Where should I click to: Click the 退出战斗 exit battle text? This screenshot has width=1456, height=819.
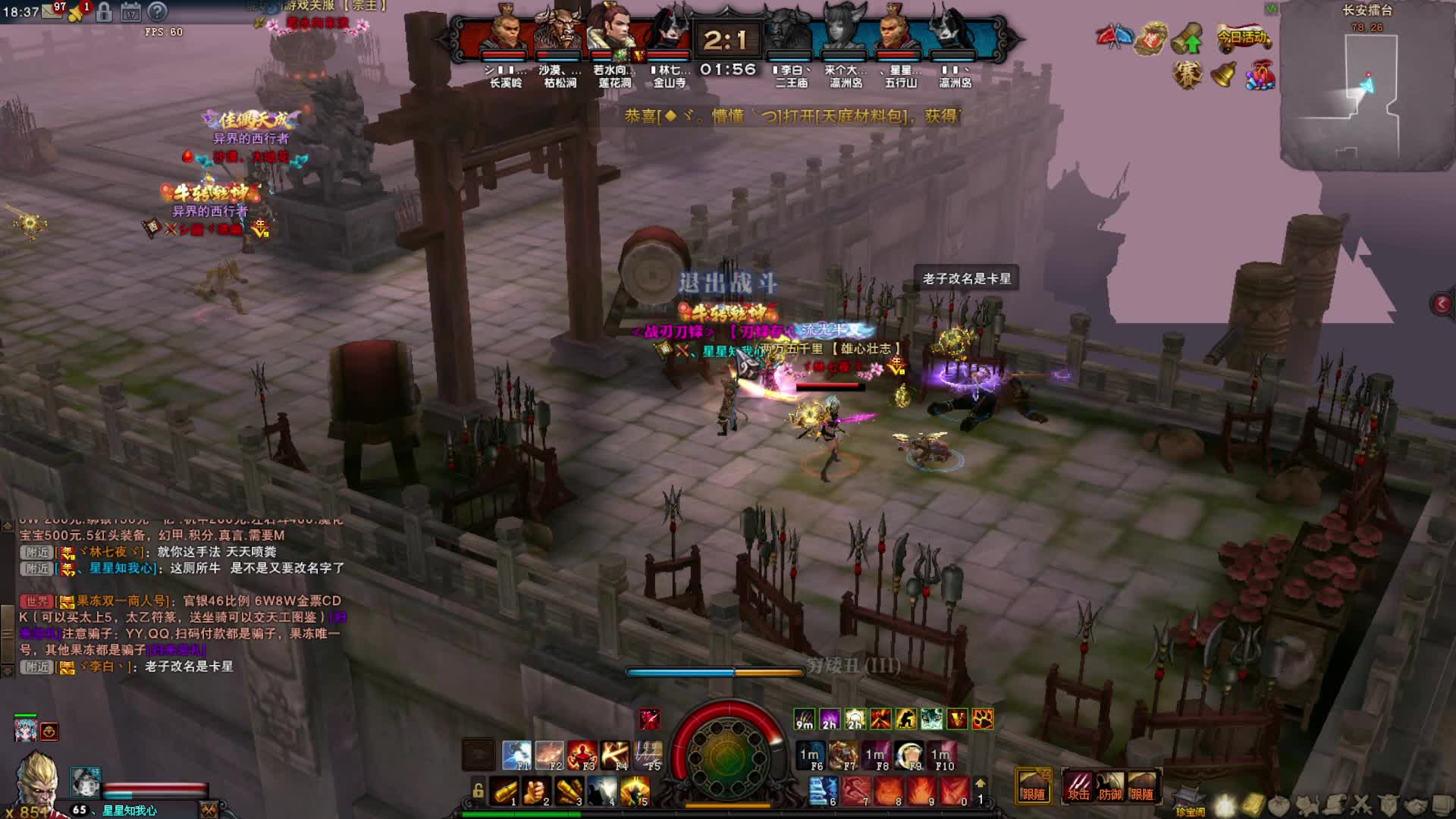pyautogui.click(x=727, y=283)
